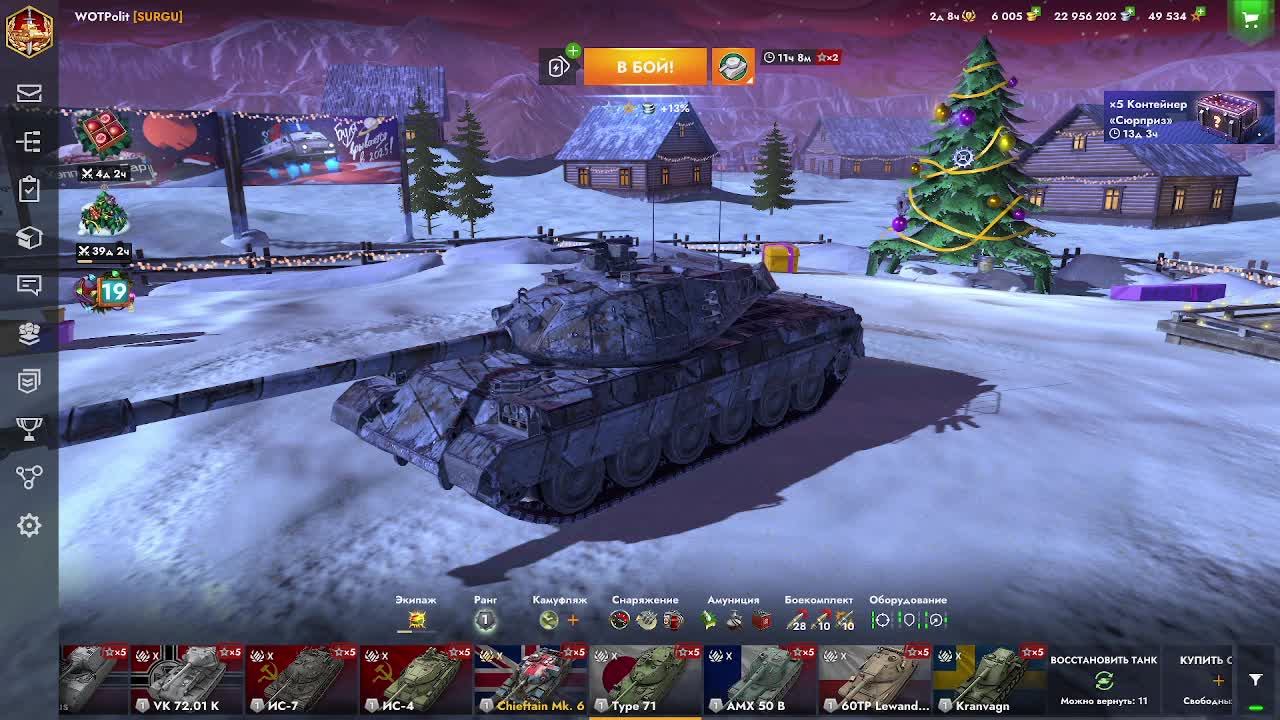Select the Chieftain Mk. 6 tank
Screen dimensions: 1280x720
(529, 680)
